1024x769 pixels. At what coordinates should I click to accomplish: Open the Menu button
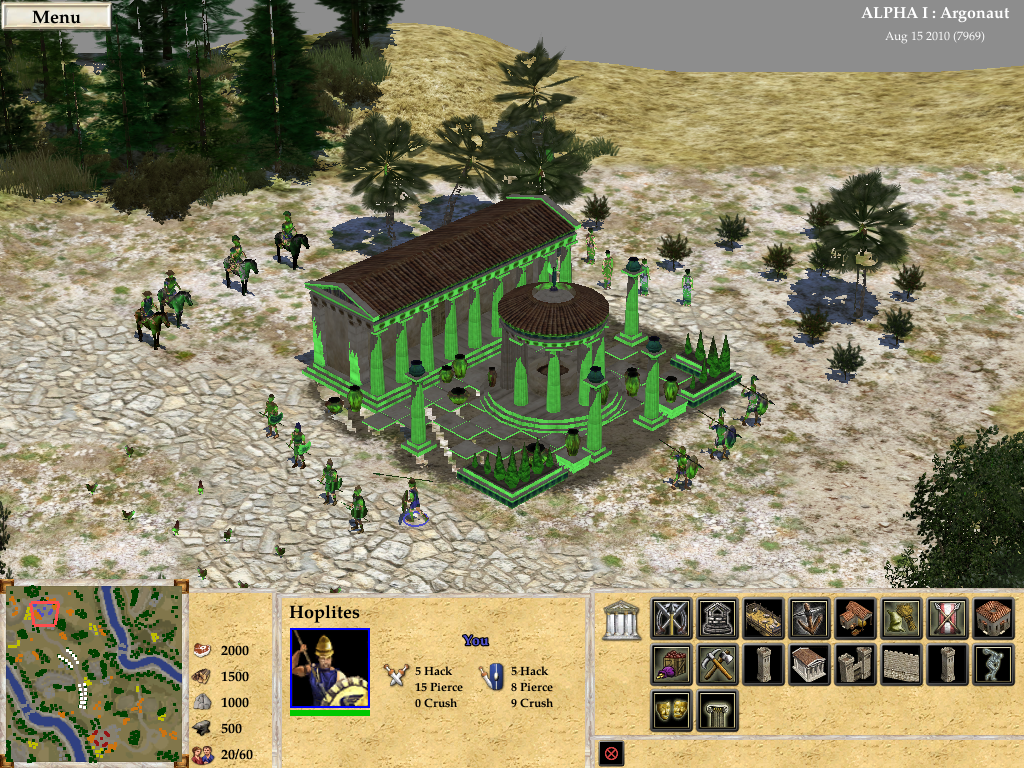(x=56, y=17)
